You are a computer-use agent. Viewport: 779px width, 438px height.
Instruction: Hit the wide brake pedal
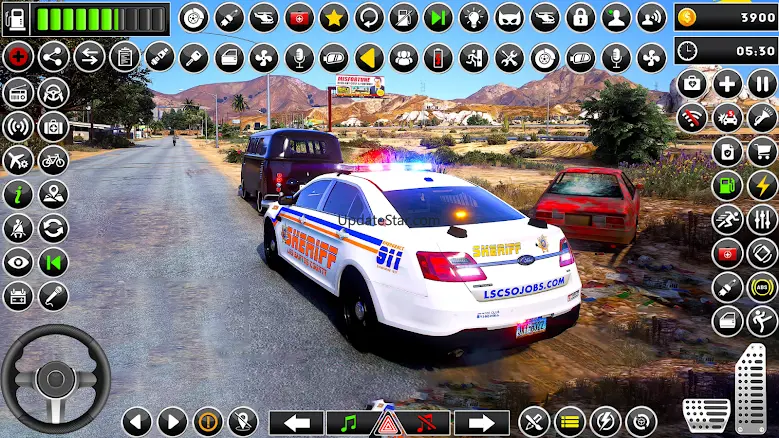point(706,415)
